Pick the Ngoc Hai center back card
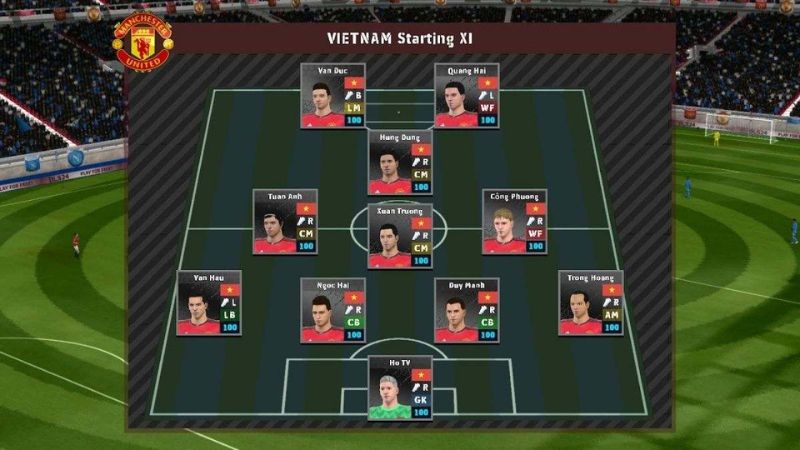 pos(332,311)
